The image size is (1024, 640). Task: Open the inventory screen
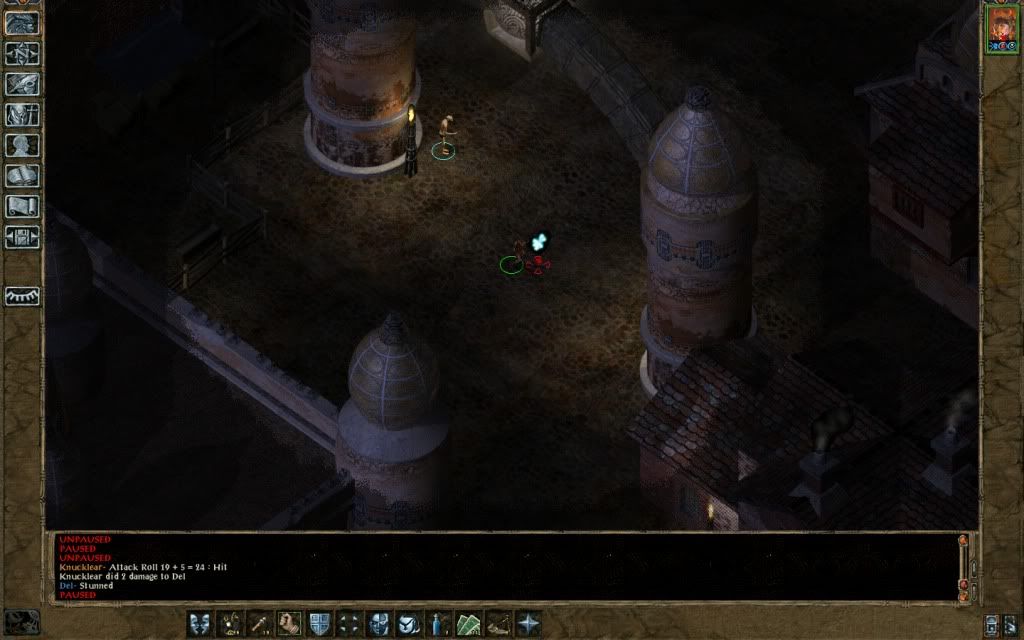coord(21,115)
